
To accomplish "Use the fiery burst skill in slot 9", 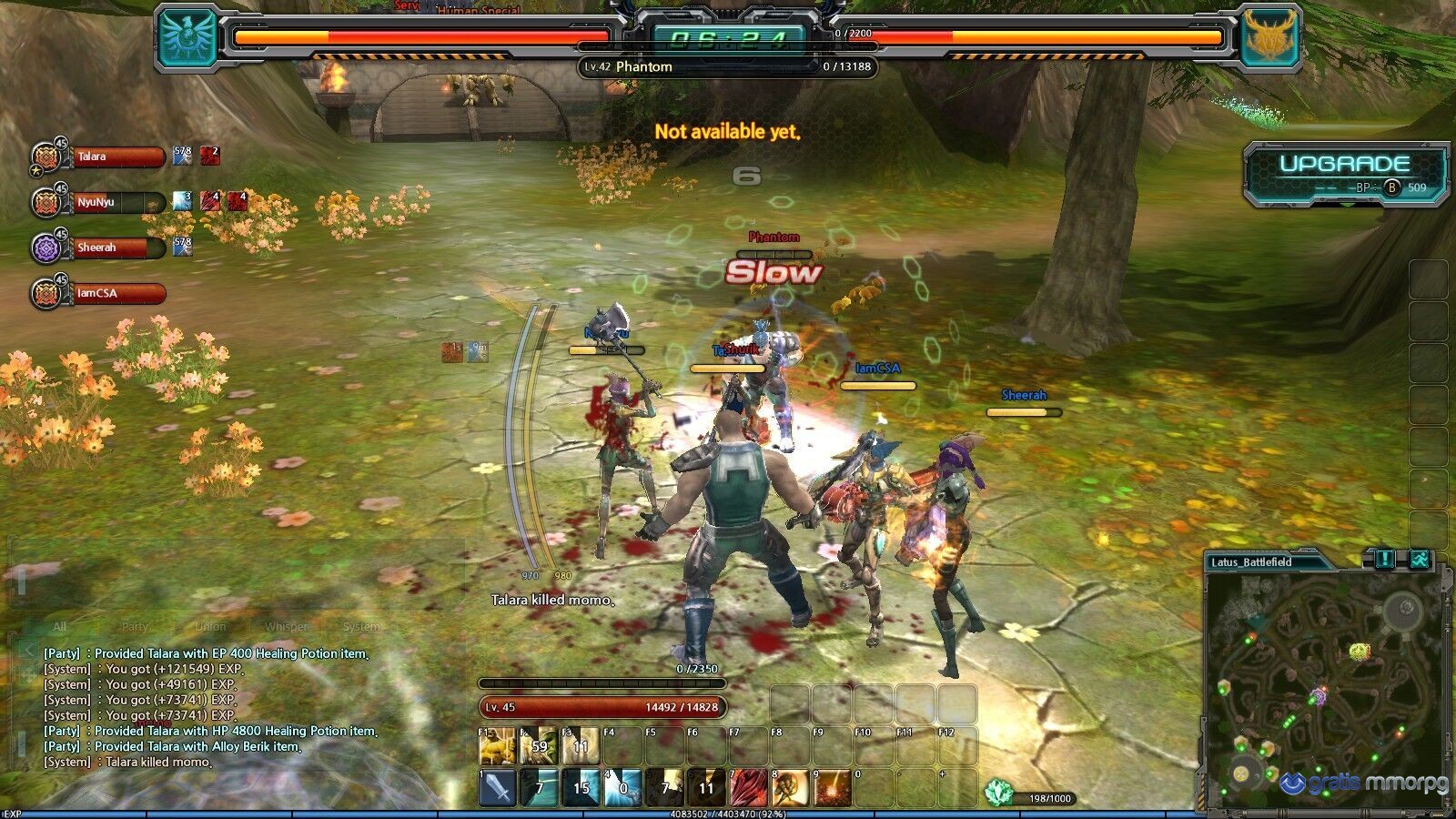I will tap(832, 787).
